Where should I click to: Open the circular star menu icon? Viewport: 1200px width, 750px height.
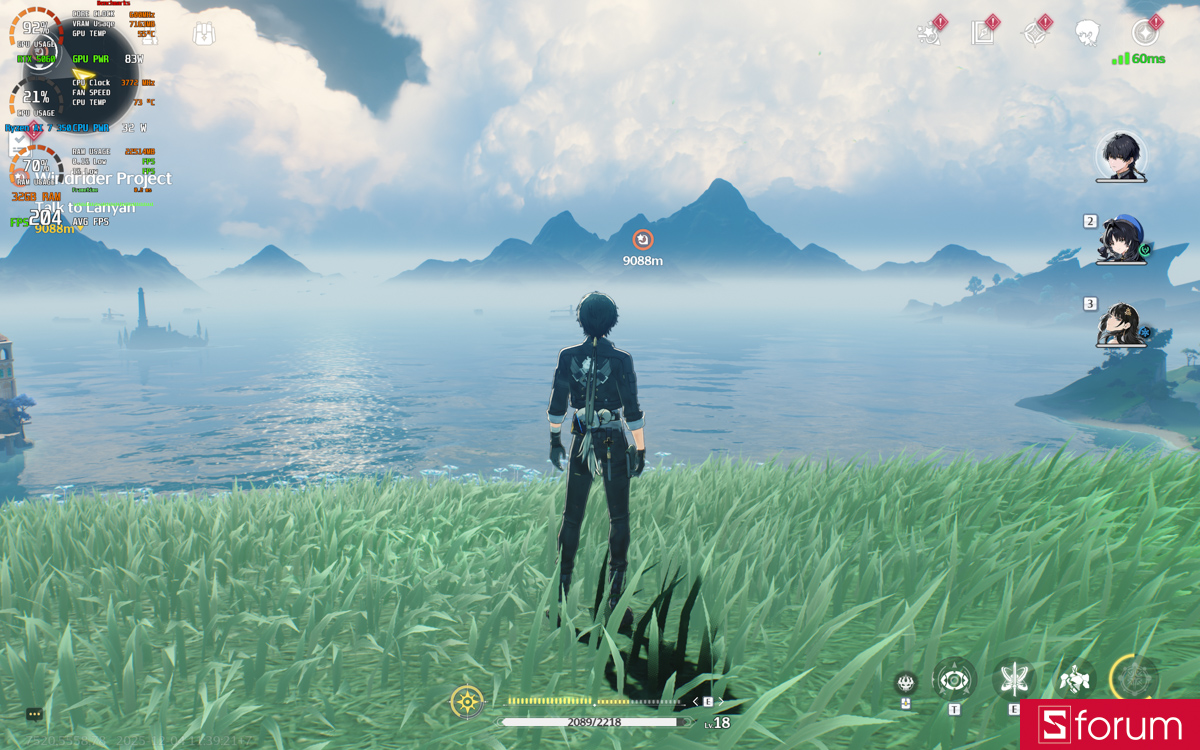pos(1144,33)
